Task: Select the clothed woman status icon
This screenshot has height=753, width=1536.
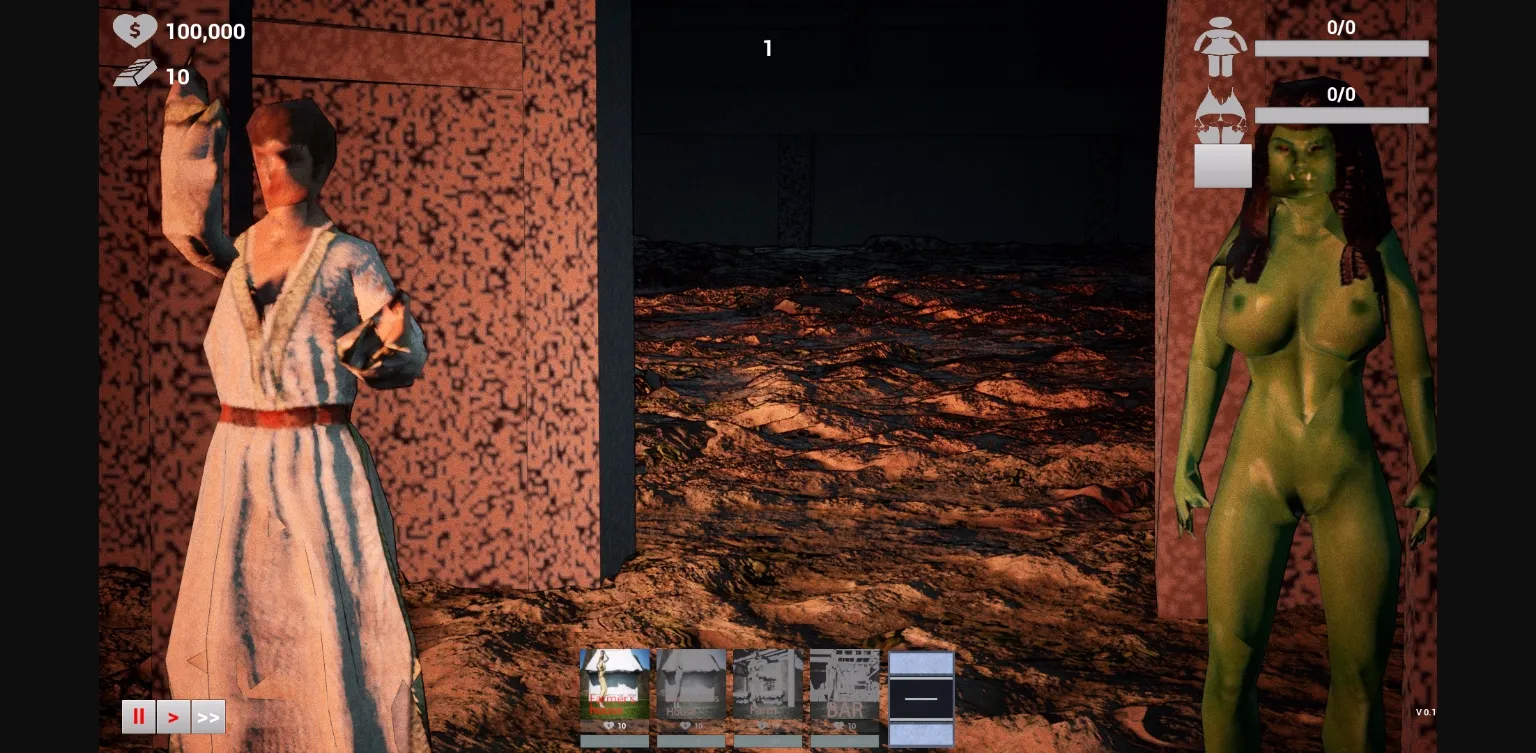Action: tap(1222, 44)
